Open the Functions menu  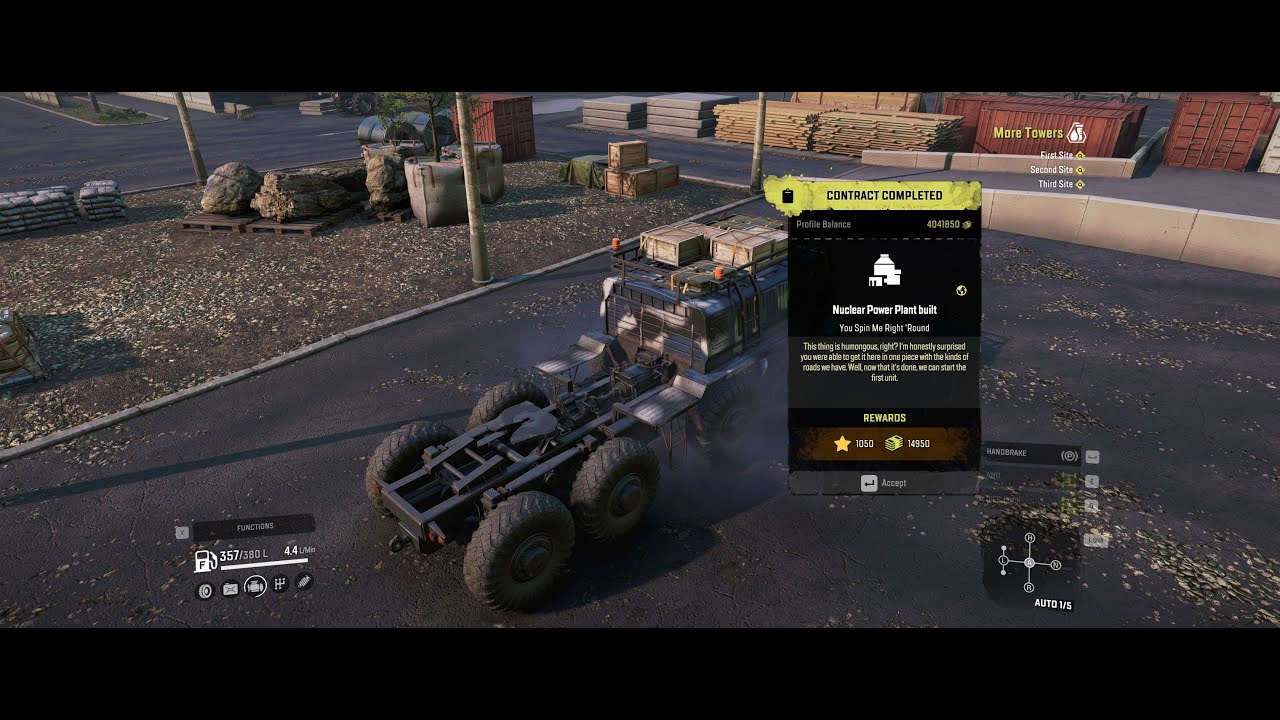(x=254, y=527)
